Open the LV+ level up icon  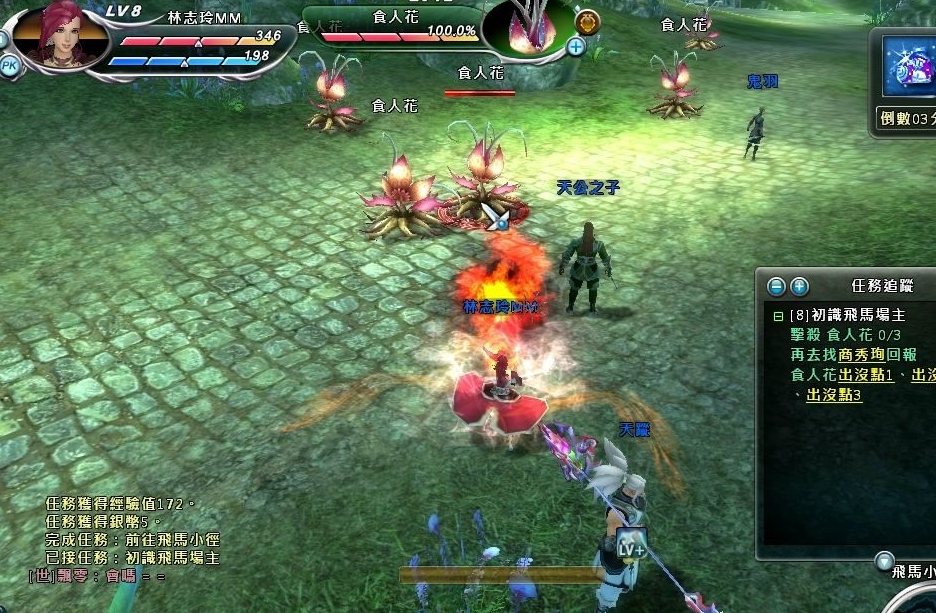click(631, 546)
